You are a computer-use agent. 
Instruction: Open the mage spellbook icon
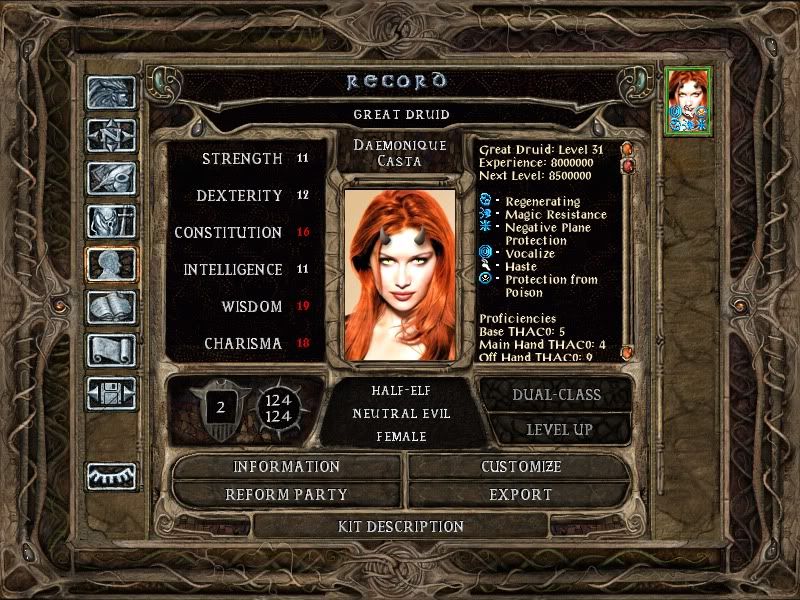pyautogui.click(x=111, y=307)
